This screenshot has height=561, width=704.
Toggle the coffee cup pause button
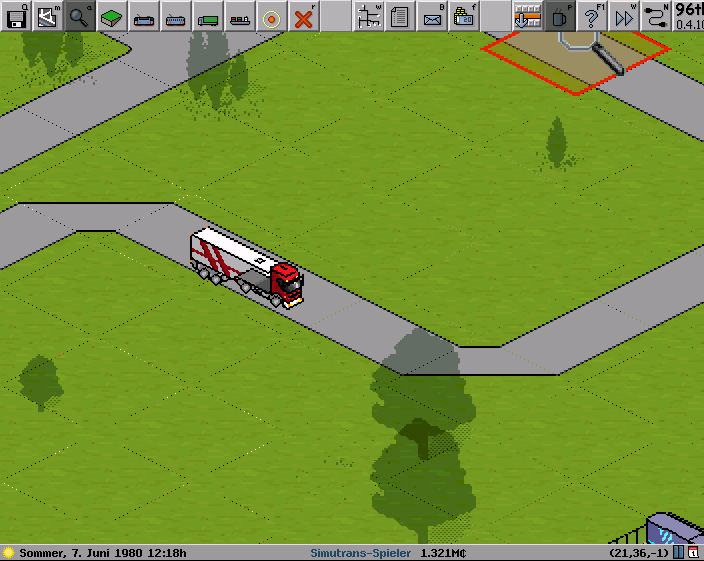pyautogui.click(x=560, y=16)
